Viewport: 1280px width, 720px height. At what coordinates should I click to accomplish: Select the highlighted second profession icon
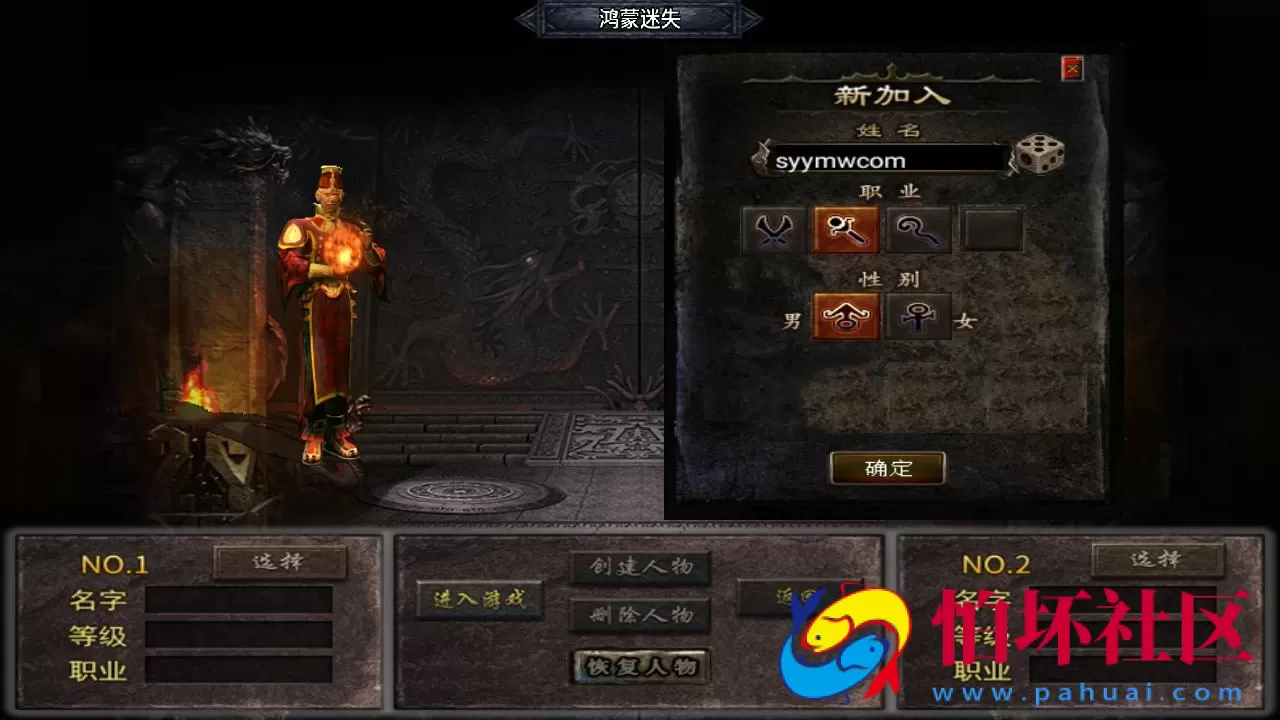tap(845, 229)
